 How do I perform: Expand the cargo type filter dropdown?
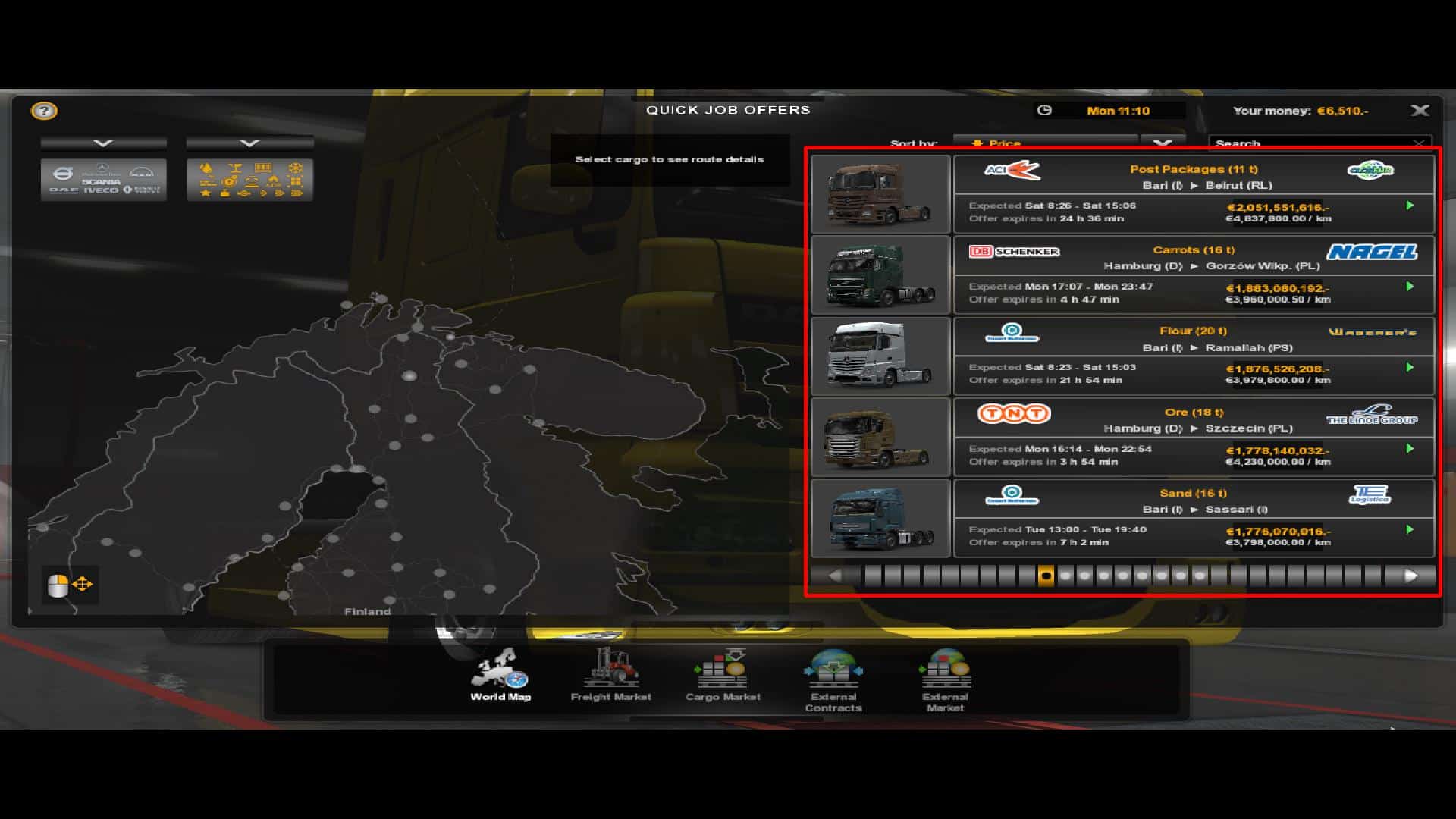(249, 143)
